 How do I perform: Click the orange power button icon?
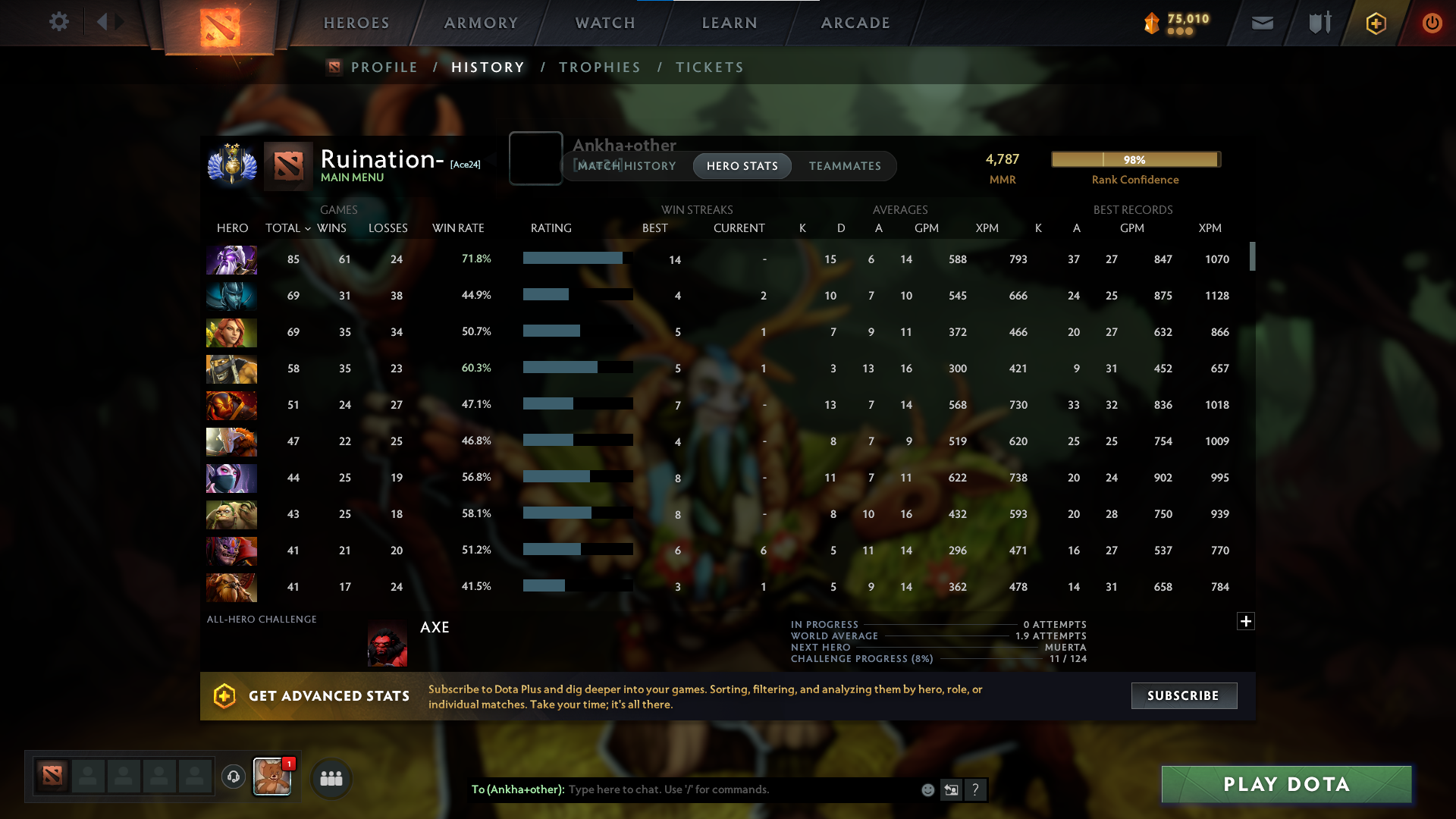pos(1432,23)
